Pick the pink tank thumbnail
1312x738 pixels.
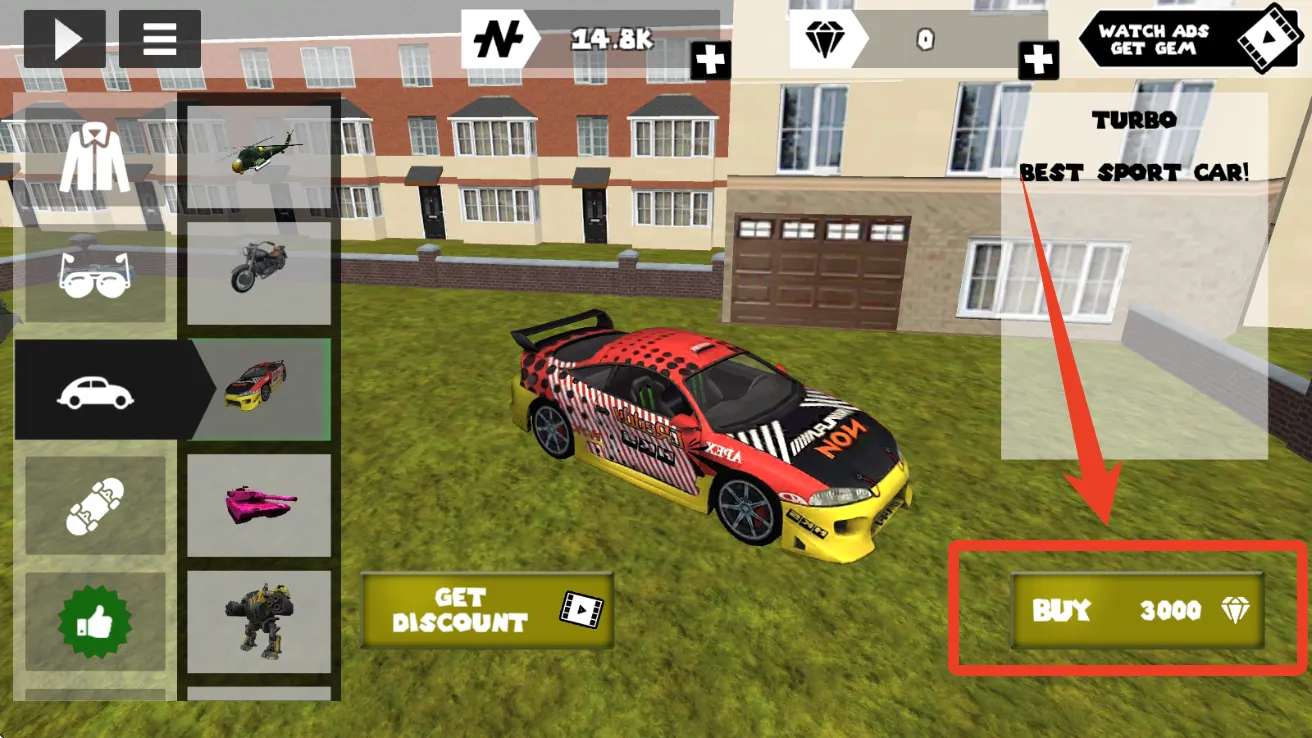(259, 505)
